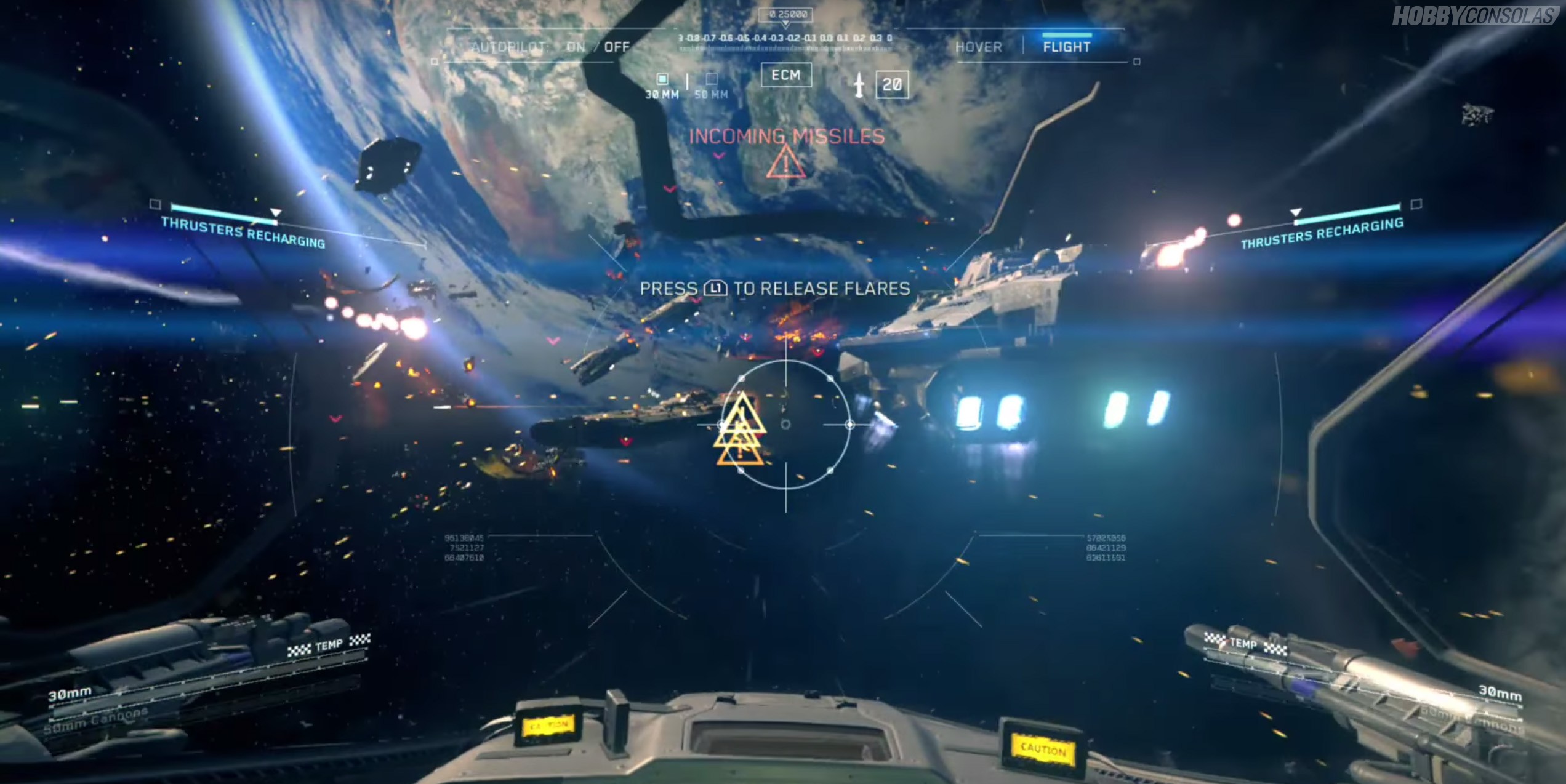Click the ECM countermeasure icon

pos(786,75)
